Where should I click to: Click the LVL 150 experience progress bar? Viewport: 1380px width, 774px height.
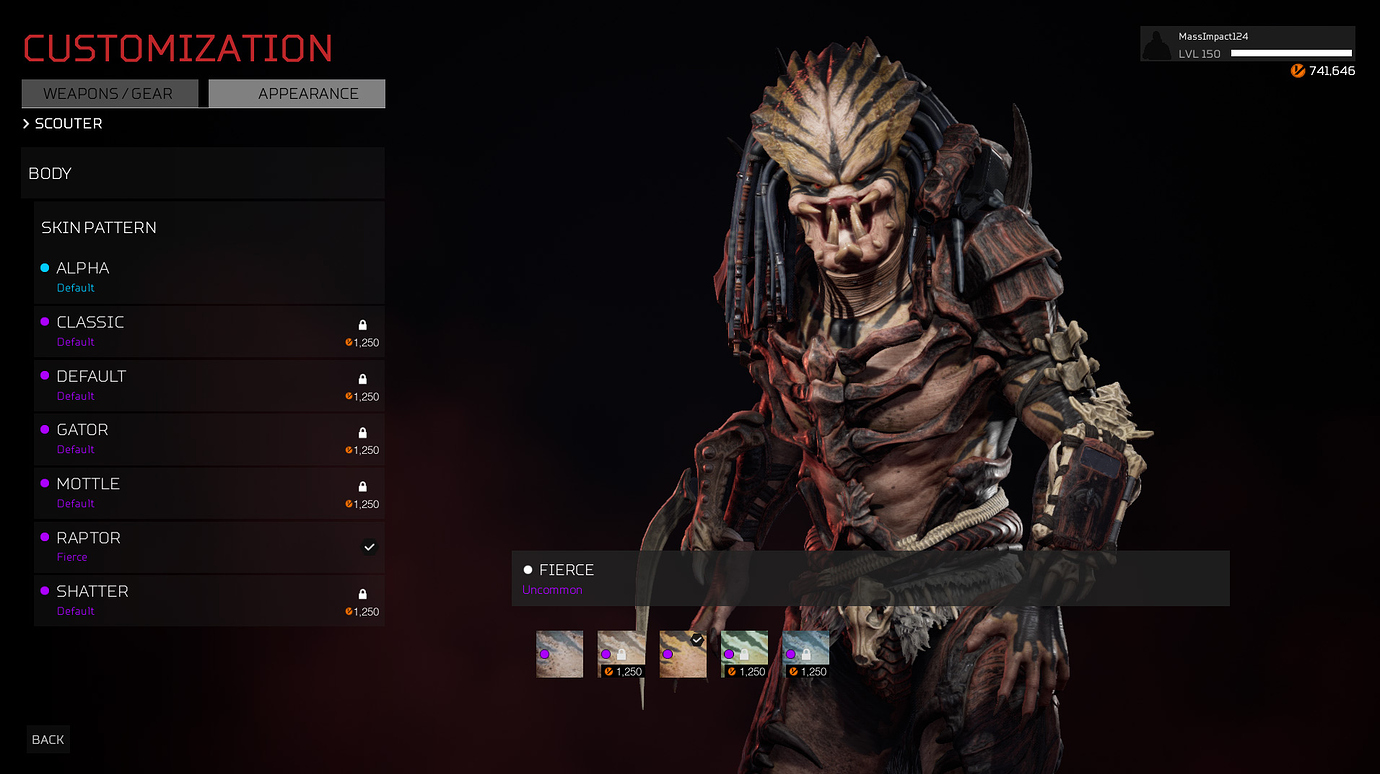tap(1290, 54)
